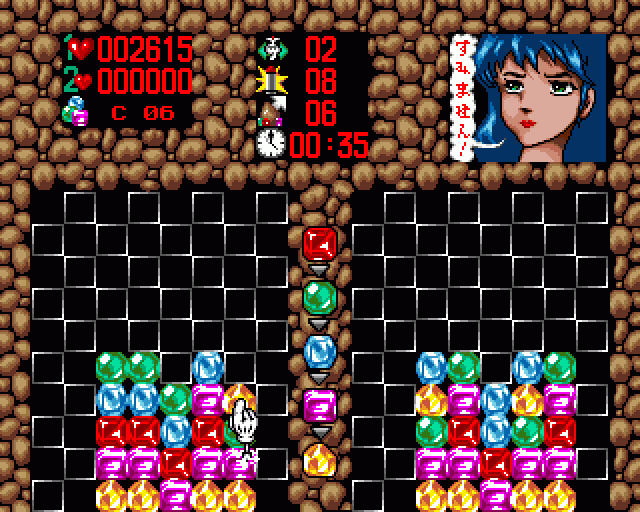The width and height of the screenshot is (640, 512).
Task: Click the topmost blue gem above magenta, left board
Action: (x=207, y=367)
